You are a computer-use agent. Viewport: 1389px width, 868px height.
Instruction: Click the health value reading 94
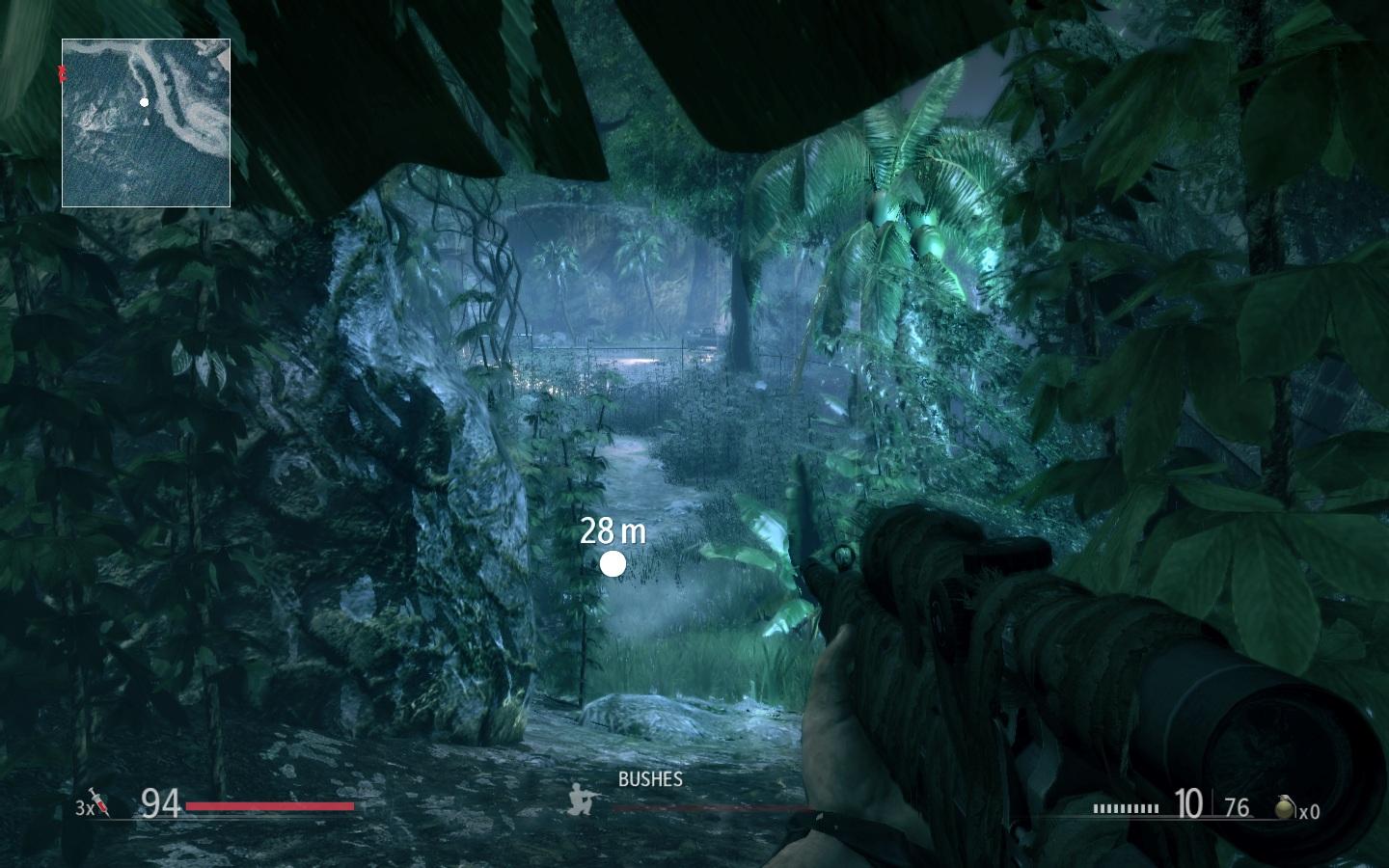tap(159, 801)
